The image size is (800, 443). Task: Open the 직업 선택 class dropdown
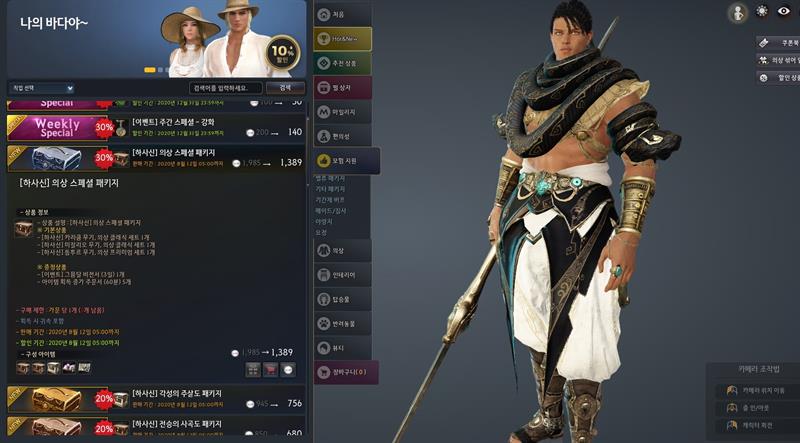point(40,88)
